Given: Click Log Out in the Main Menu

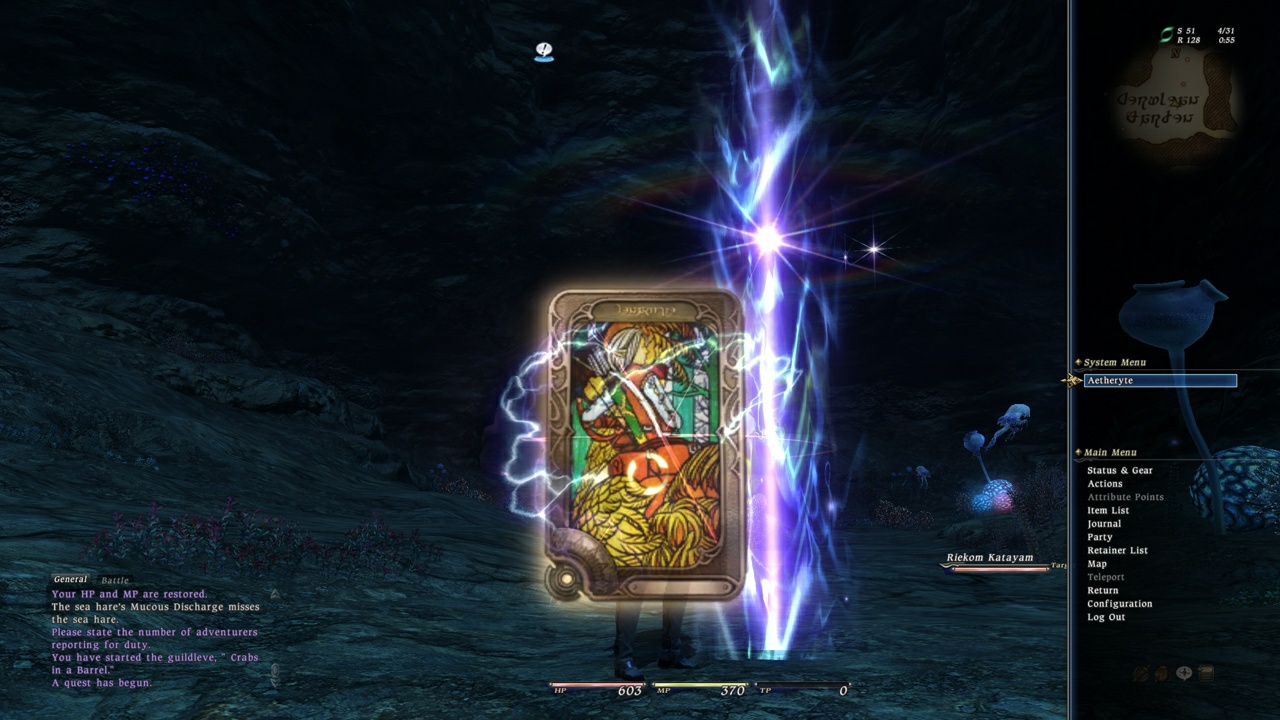Looking at the screenshot, I should pyautogui.click(x=1104, y=617).
